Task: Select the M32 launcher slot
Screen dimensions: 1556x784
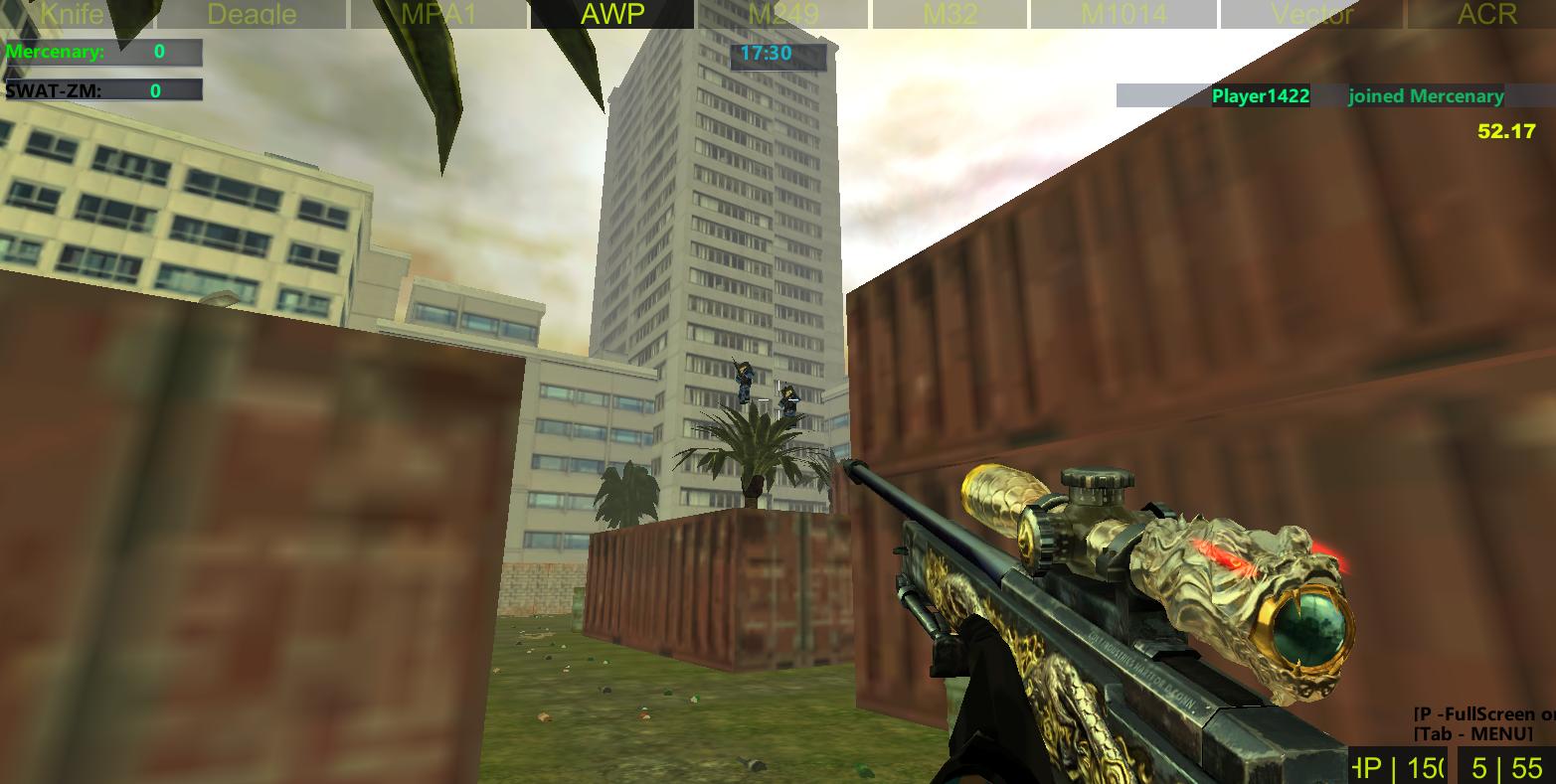Action: point(947,14)
